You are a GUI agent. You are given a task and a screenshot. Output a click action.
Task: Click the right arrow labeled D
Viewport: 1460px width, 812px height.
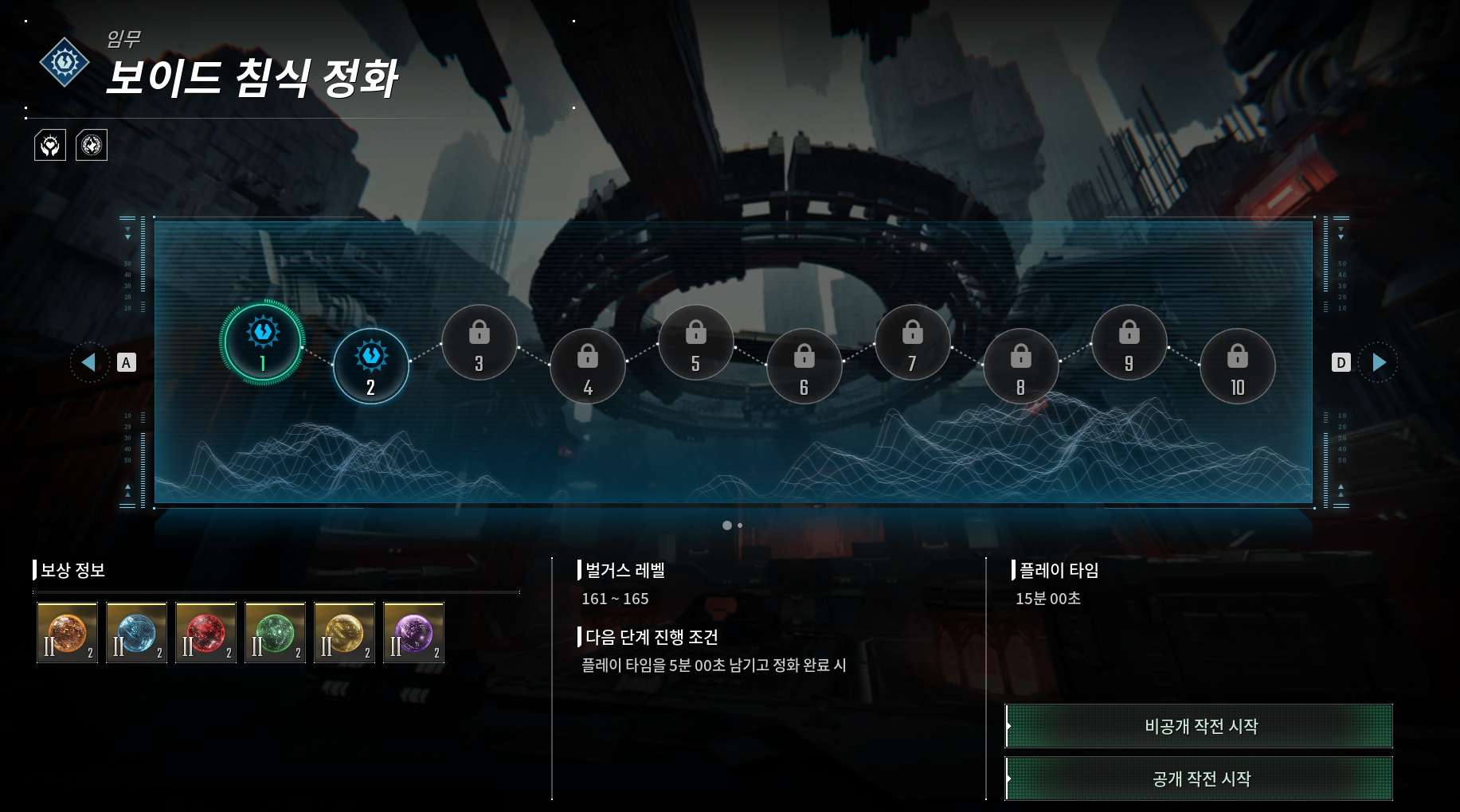[x=1377, y=362]
